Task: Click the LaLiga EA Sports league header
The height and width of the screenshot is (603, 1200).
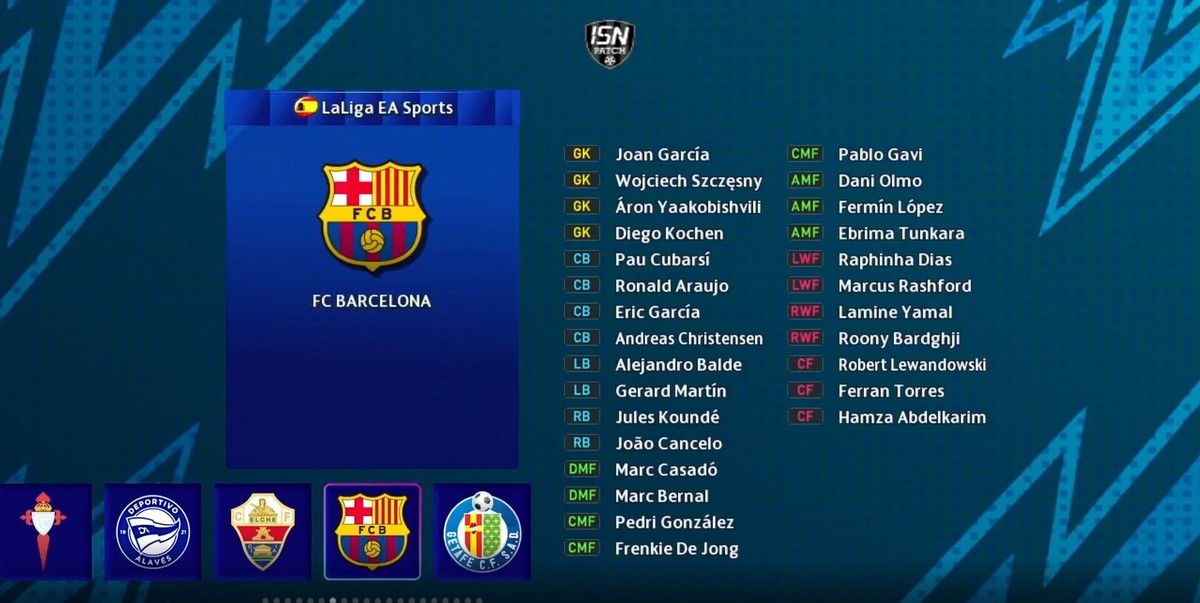Action: pyautogui.click(x=373, y=108)
